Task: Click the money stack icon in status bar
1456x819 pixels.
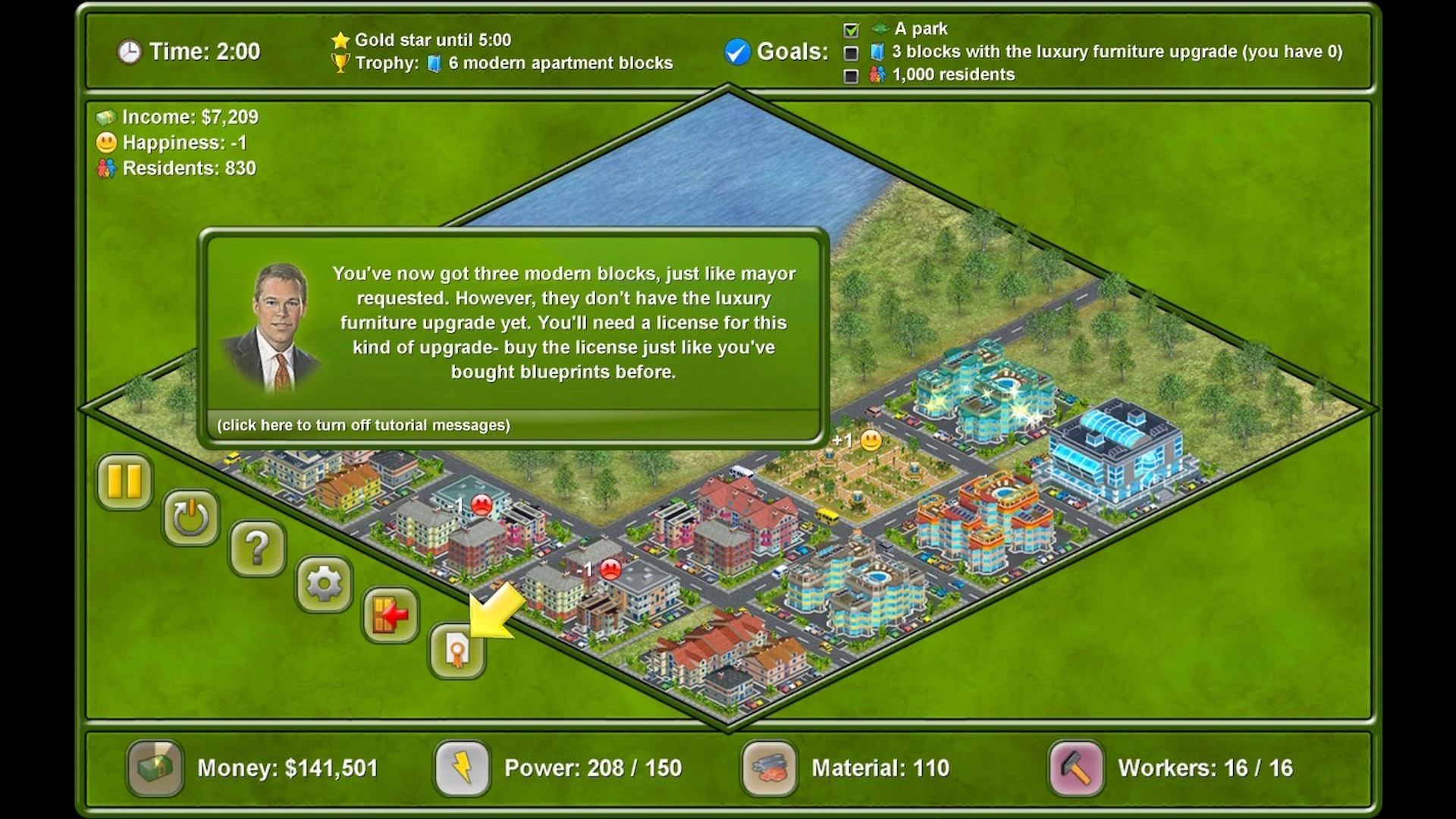Action: [155, 768]
